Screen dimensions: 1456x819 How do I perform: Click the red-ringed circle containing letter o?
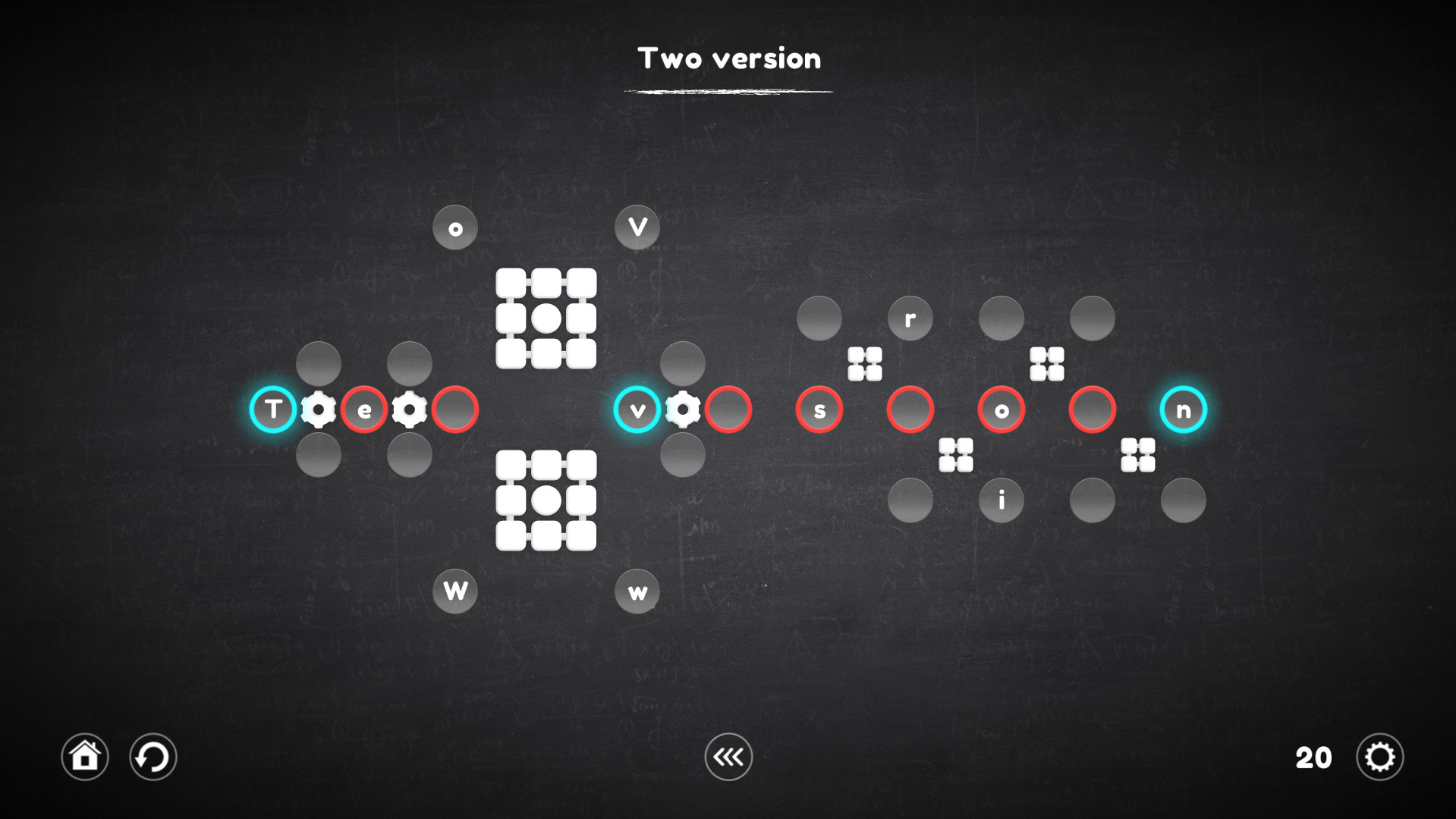tap(1002, 409)
